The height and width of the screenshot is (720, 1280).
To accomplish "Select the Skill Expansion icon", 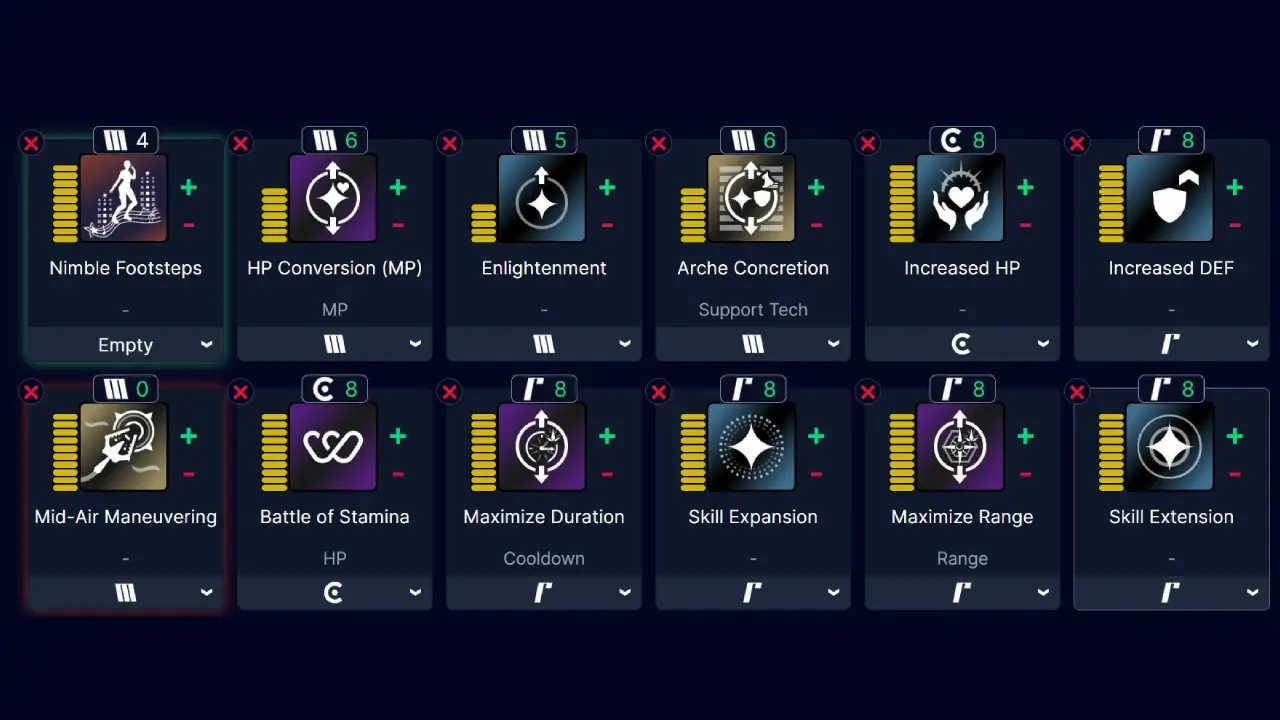I will tap(753, 447).
